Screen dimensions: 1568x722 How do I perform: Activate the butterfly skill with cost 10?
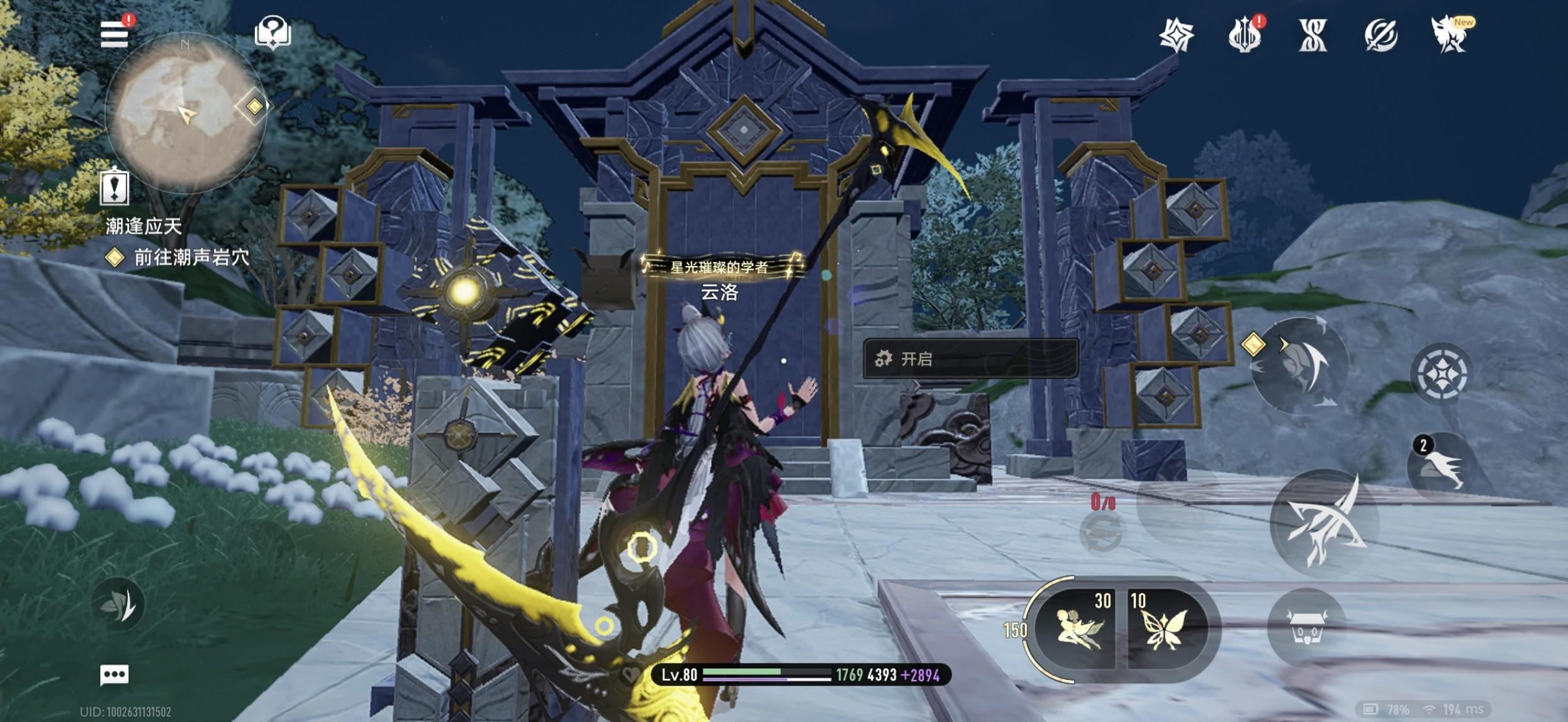[1165, 628]
